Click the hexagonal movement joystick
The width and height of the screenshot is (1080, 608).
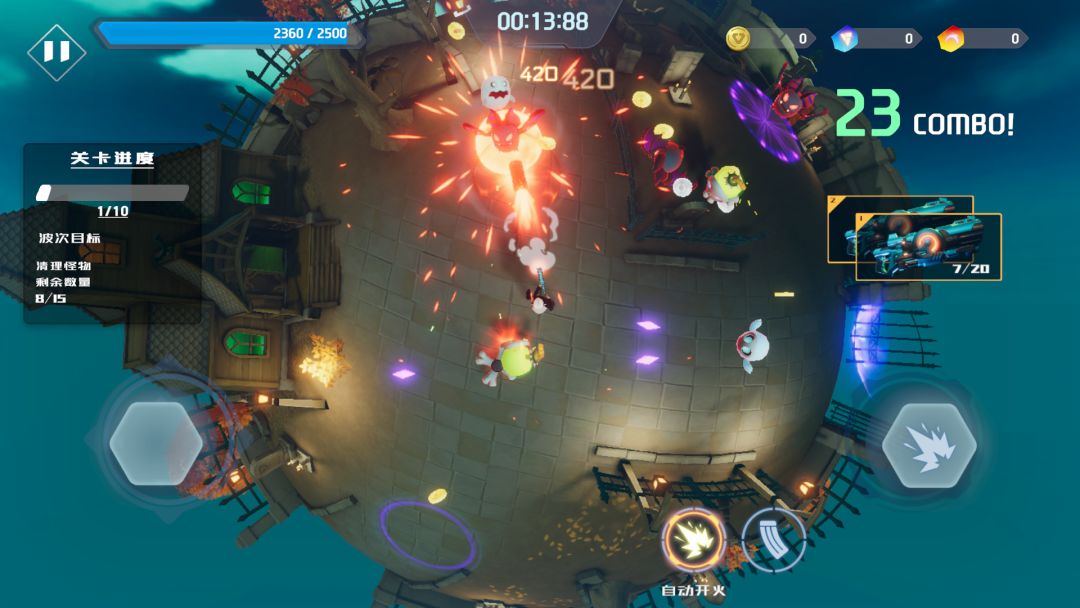click(x=156, y=443)
